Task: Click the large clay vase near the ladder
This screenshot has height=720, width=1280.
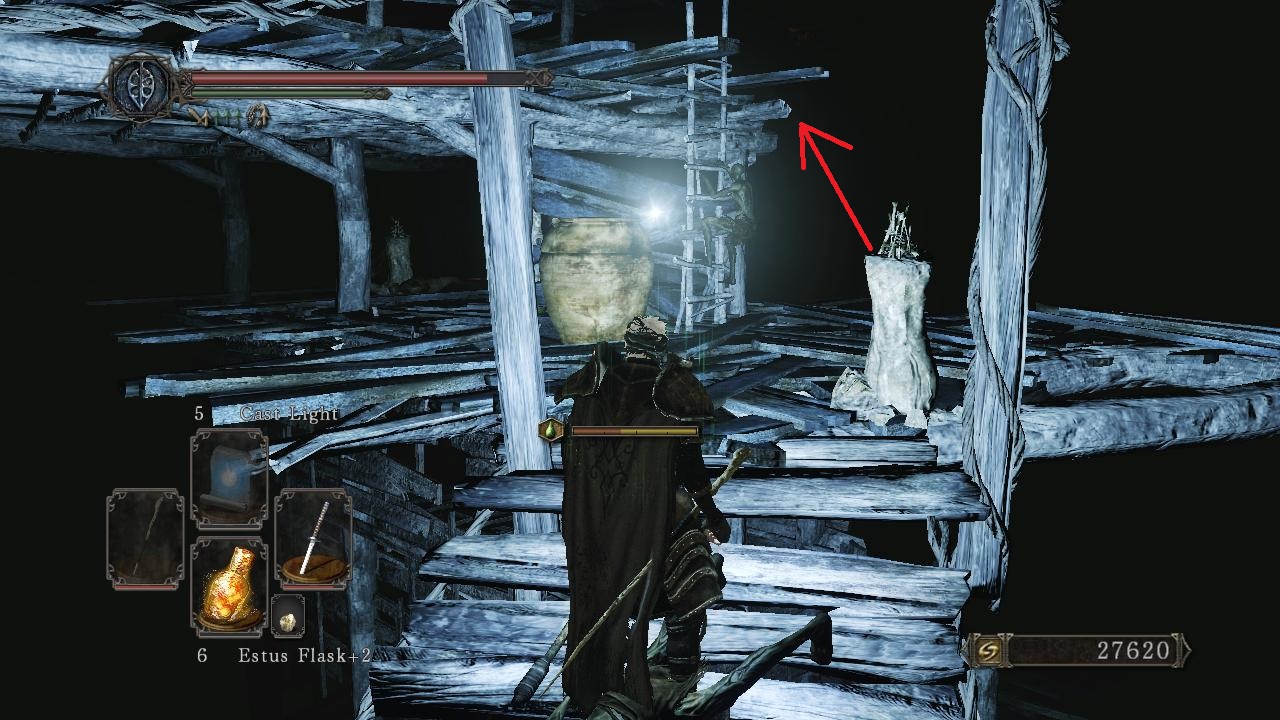Action: tap(597, 280)
